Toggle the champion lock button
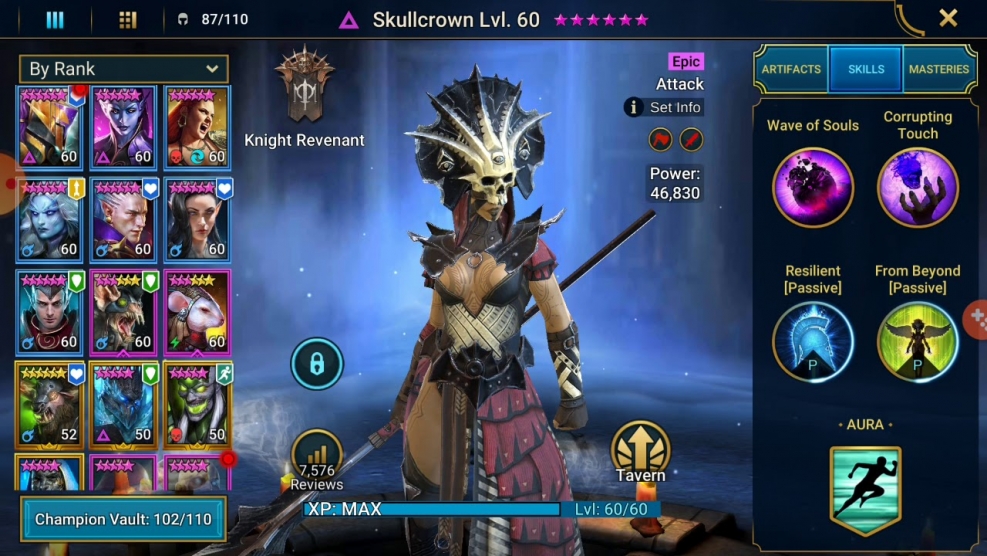This screenshot has width=987, height=556. [317, 364]
